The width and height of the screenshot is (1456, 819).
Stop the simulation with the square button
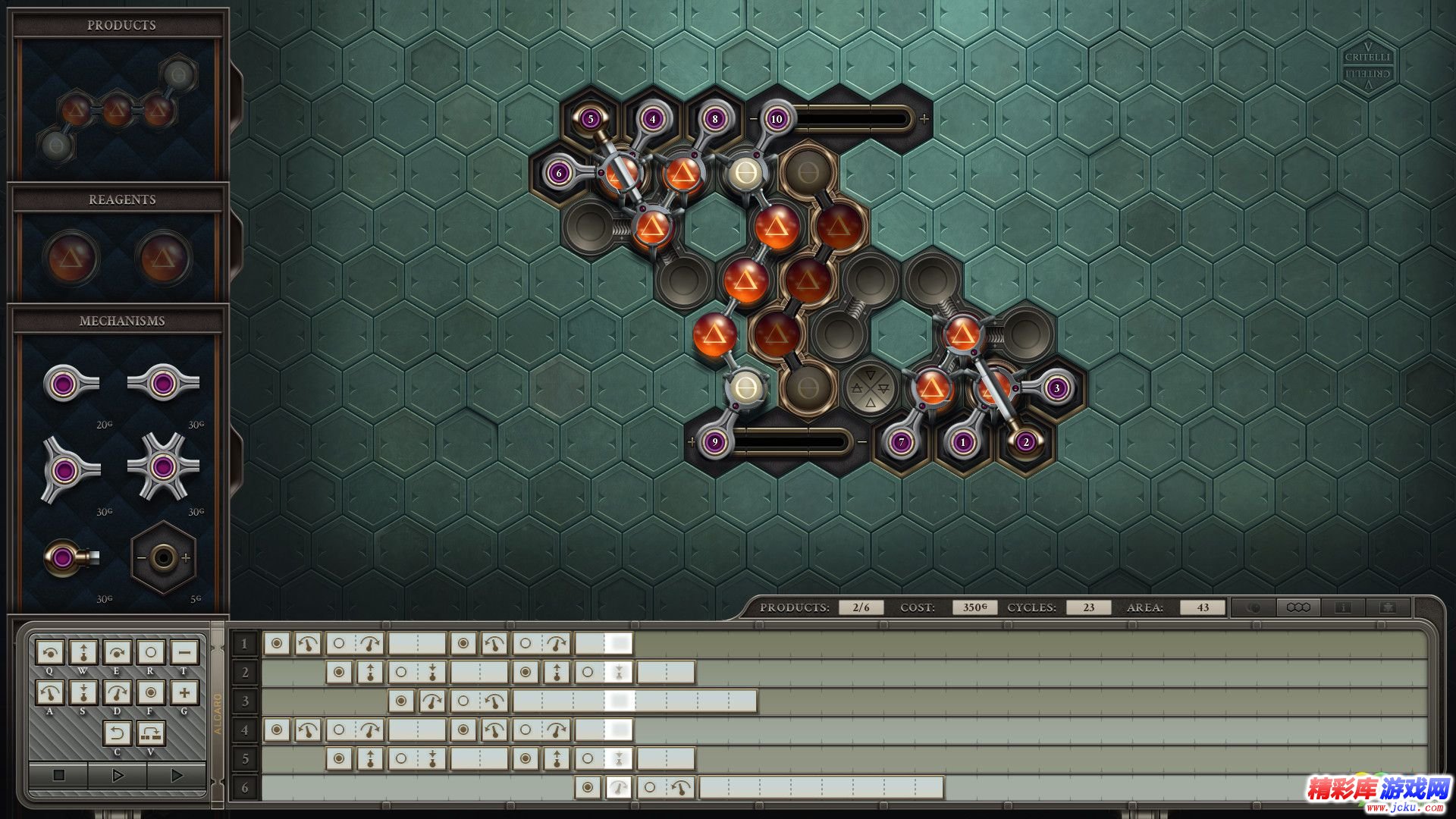[x=58, y=775]
